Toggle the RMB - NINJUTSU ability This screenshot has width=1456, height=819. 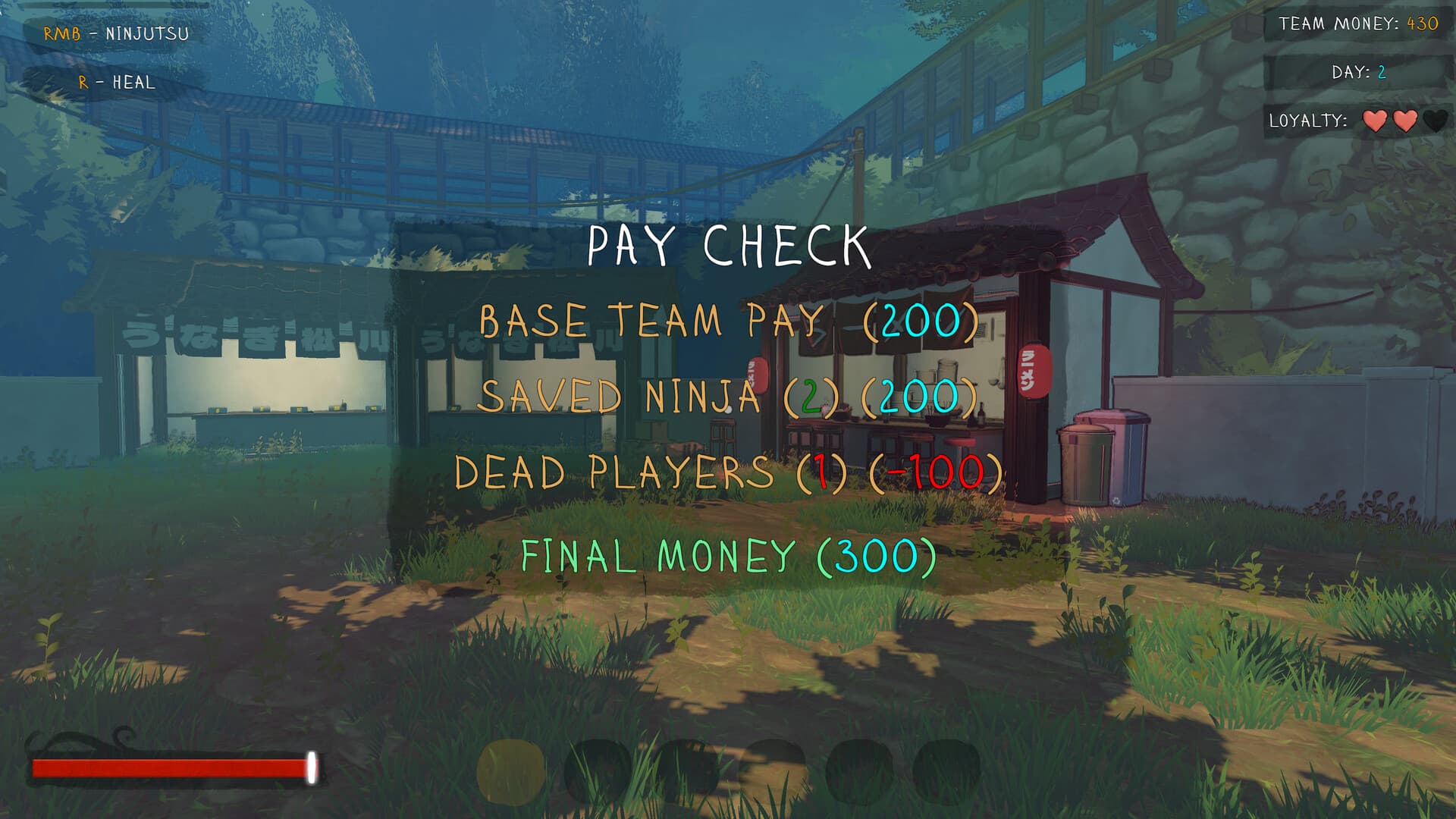coord(118,33)
